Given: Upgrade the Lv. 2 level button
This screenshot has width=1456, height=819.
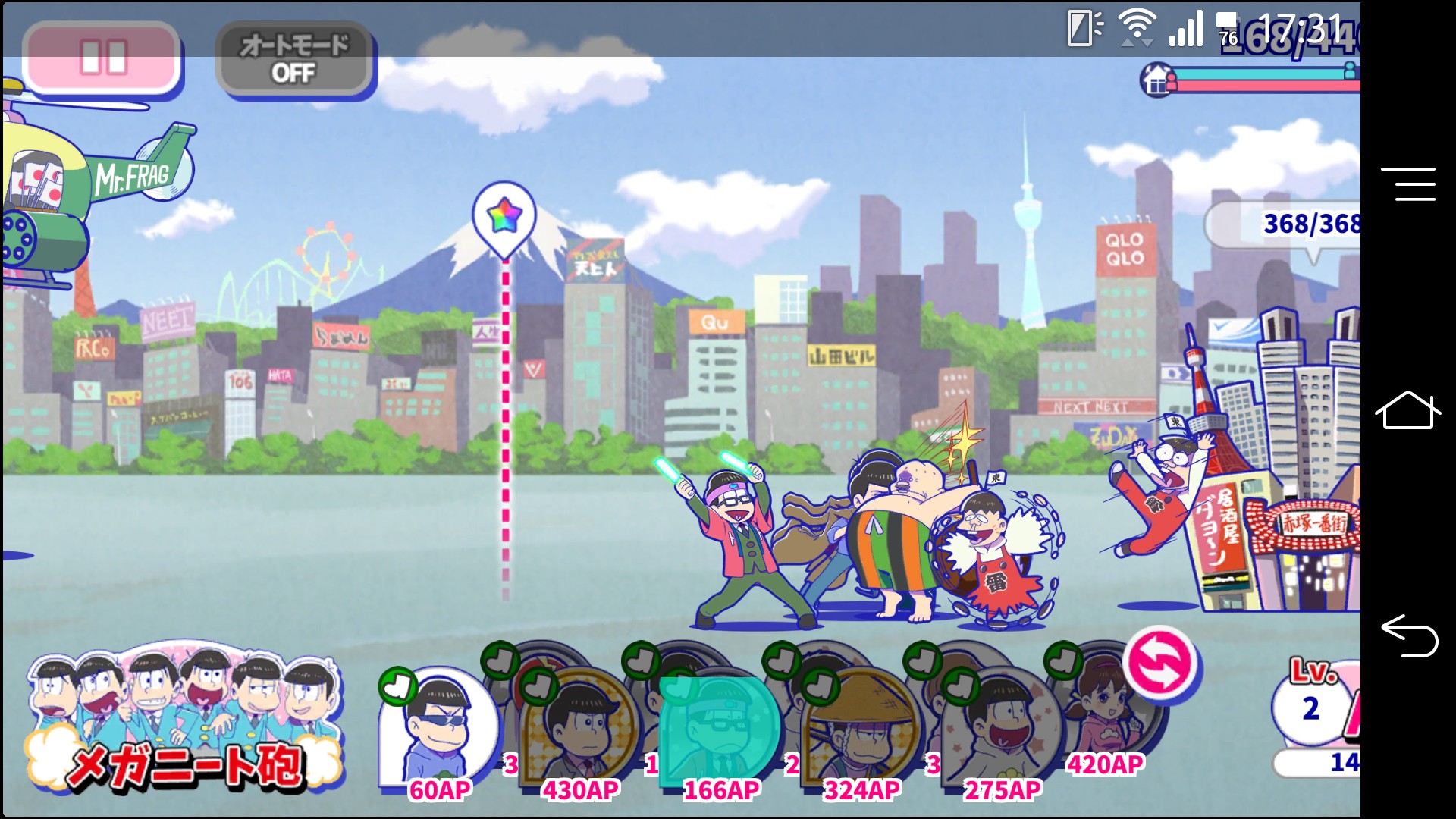Looking at the screenshot, I should click(1312, 704).
